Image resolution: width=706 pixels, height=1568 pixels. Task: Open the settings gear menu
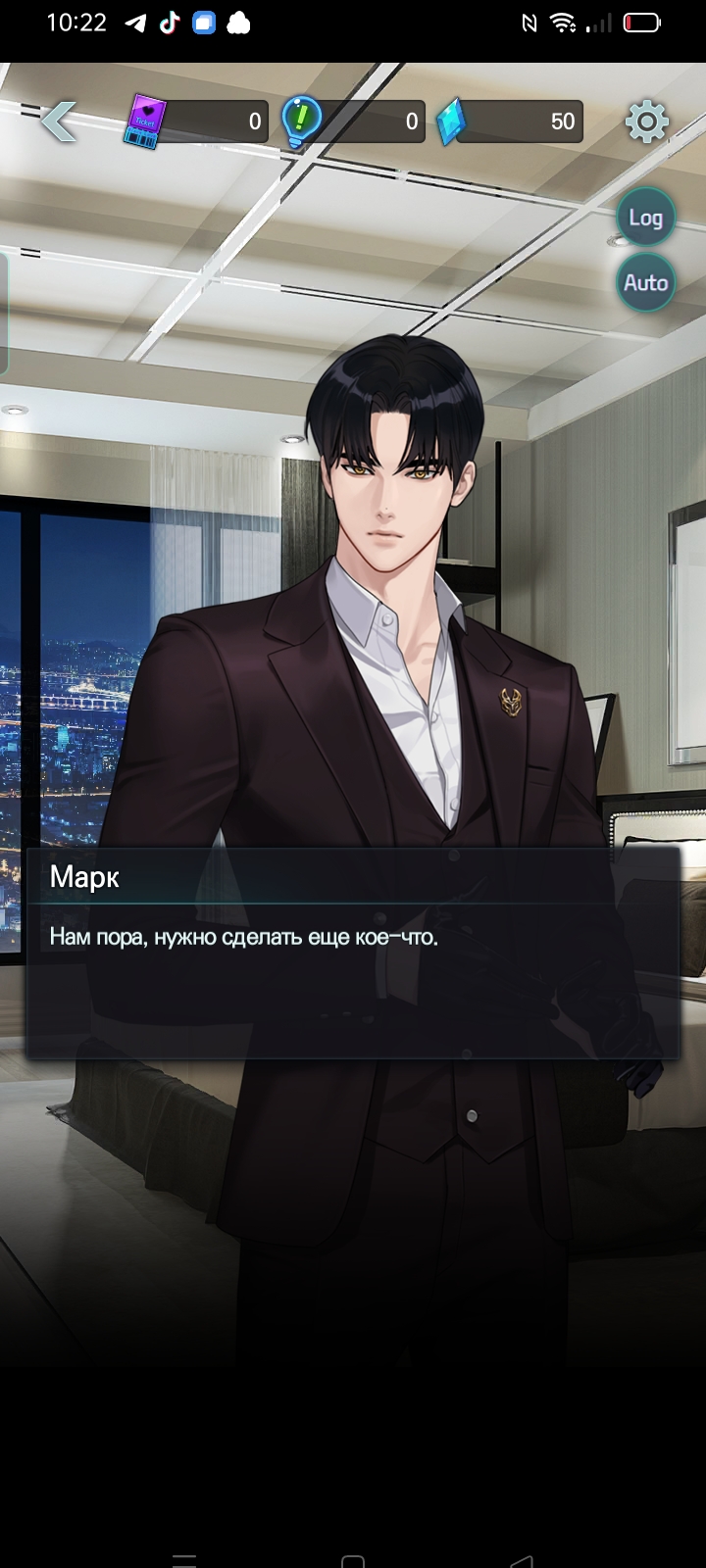[646, 122]
